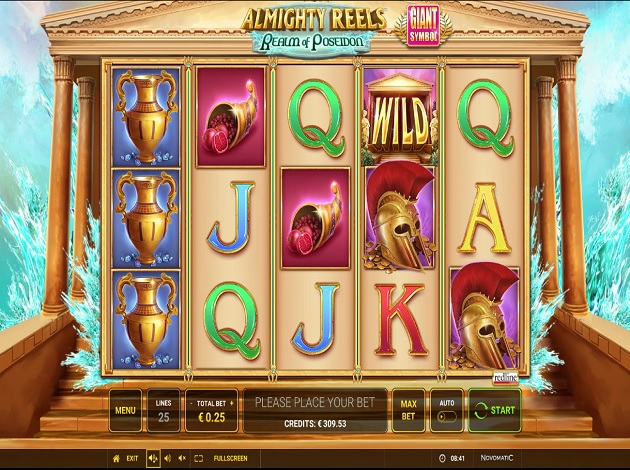
Task: Open the slot game Menu
Action: pyautogui.click(x=126, y=410)
